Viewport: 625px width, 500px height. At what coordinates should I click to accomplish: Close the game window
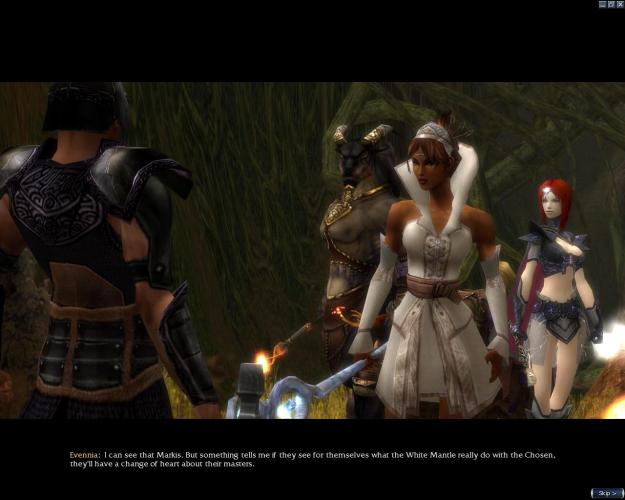[x=619, y=4]
